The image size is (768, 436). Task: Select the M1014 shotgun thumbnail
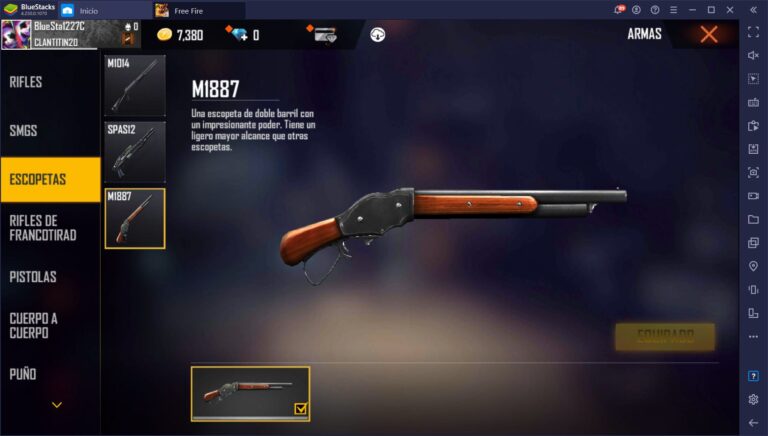click(135, 86)
